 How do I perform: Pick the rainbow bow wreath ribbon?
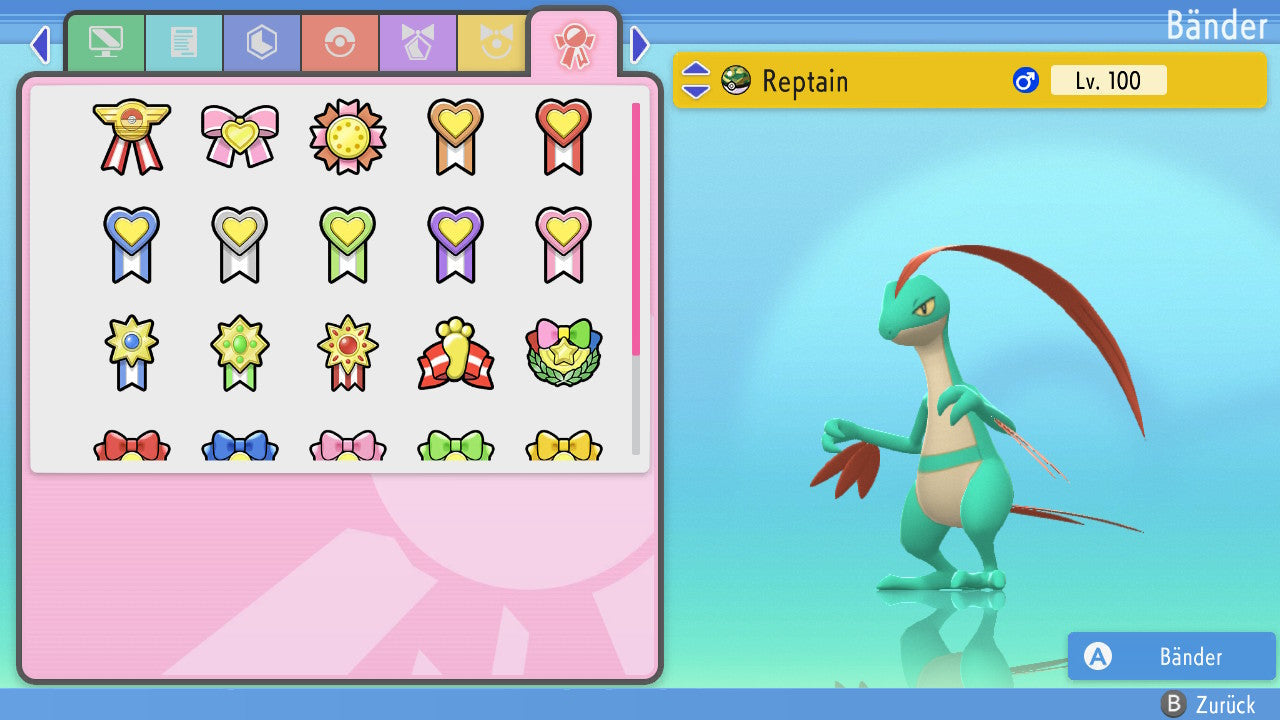tap(563, 354)
